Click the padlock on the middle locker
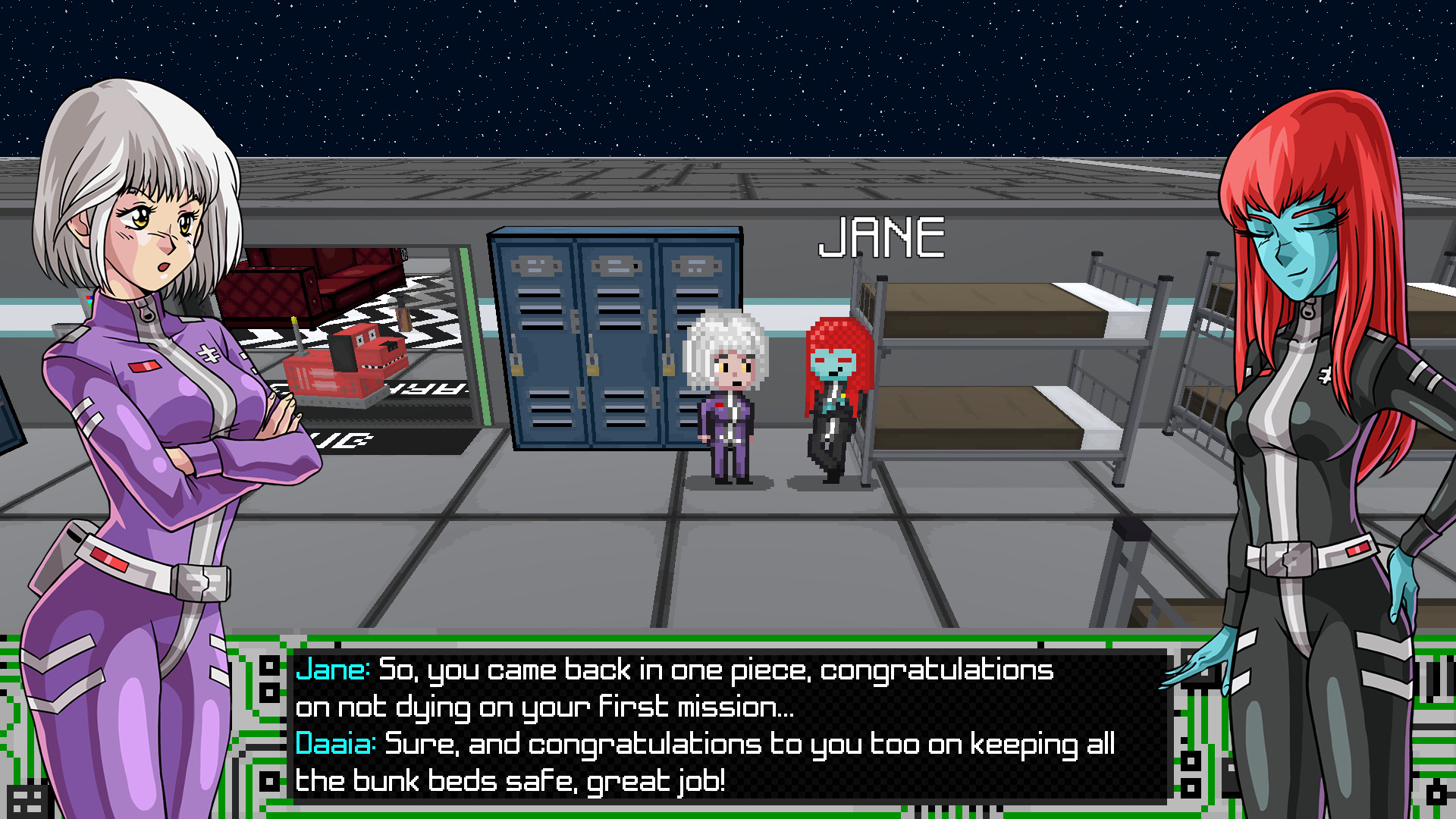 tap(595, 369)
